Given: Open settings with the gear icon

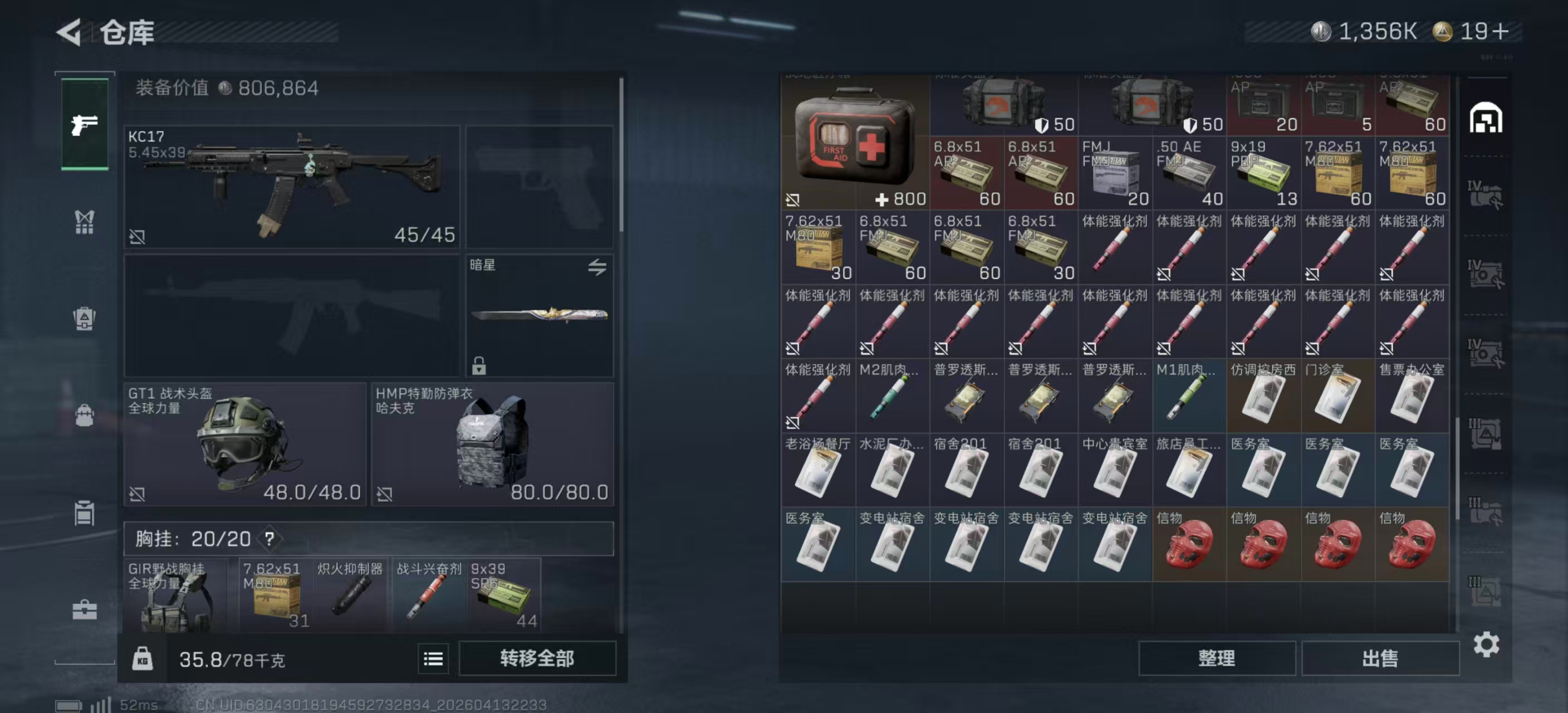Looking at the screenshot, I should 1486,644.
